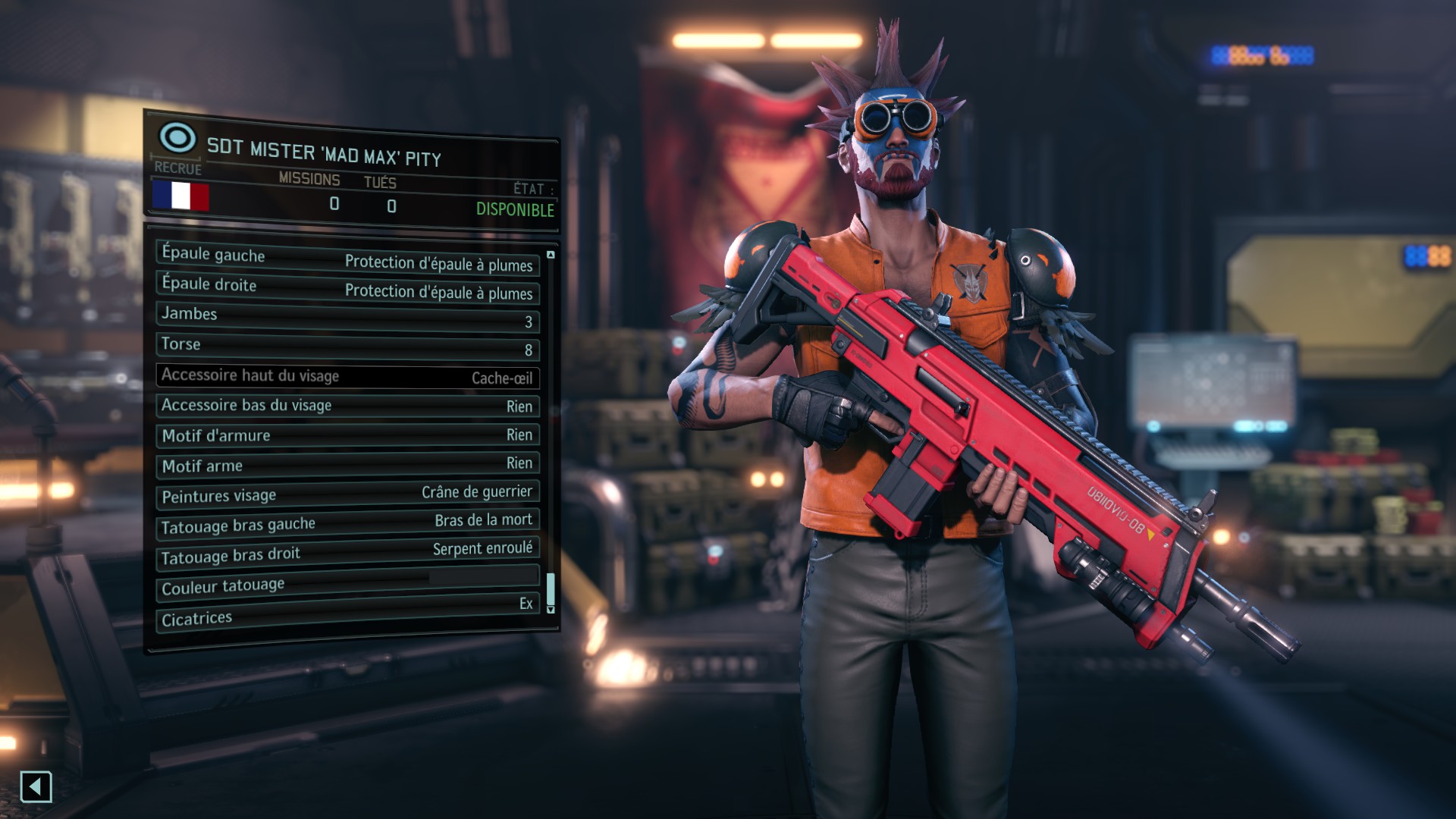
Task: Change the Peintures visage option
Action: [x=347, y=494]
